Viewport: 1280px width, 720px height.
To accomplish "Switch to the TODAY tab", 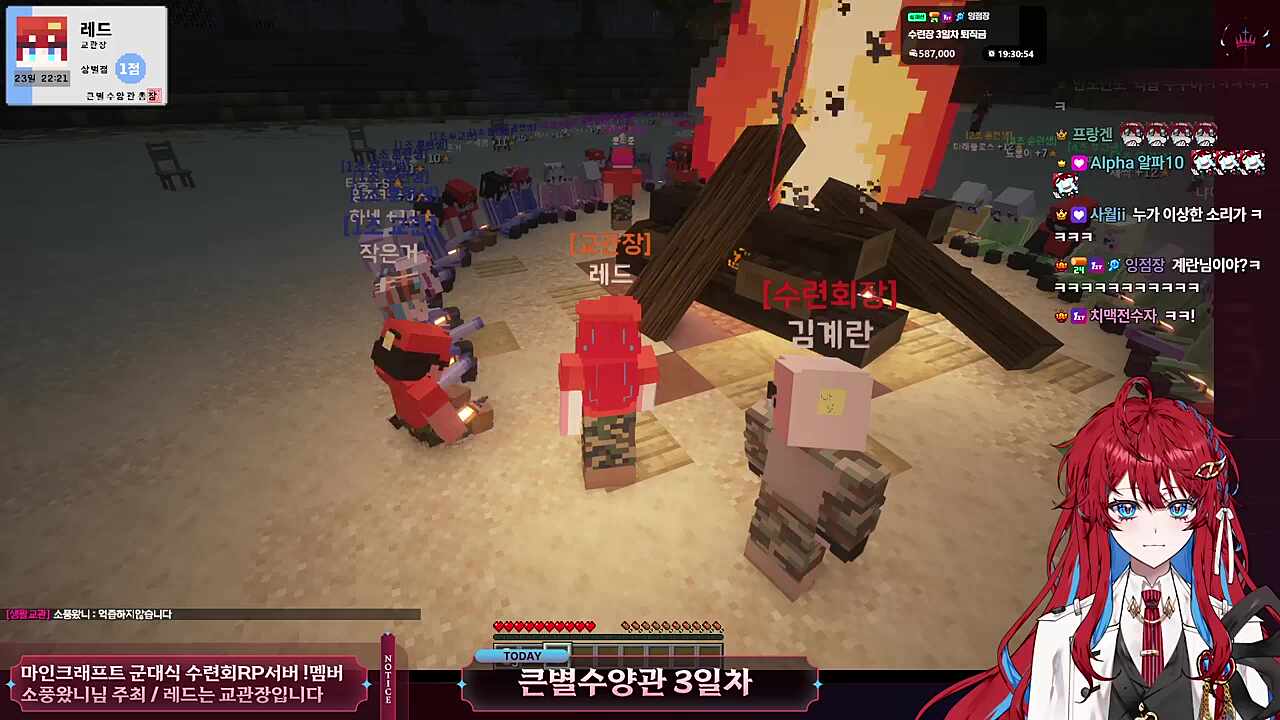I will click(524, 654).
